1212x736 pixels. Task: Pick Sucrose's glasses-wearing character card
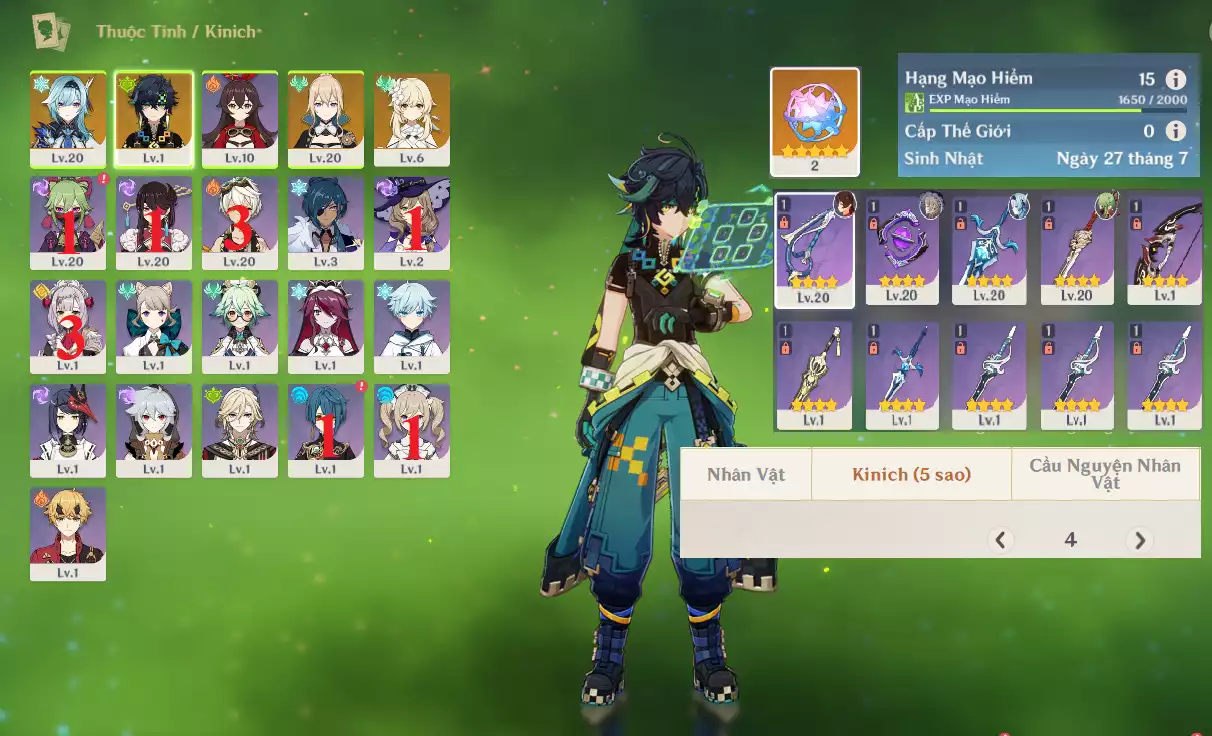[x=240, y=326]
